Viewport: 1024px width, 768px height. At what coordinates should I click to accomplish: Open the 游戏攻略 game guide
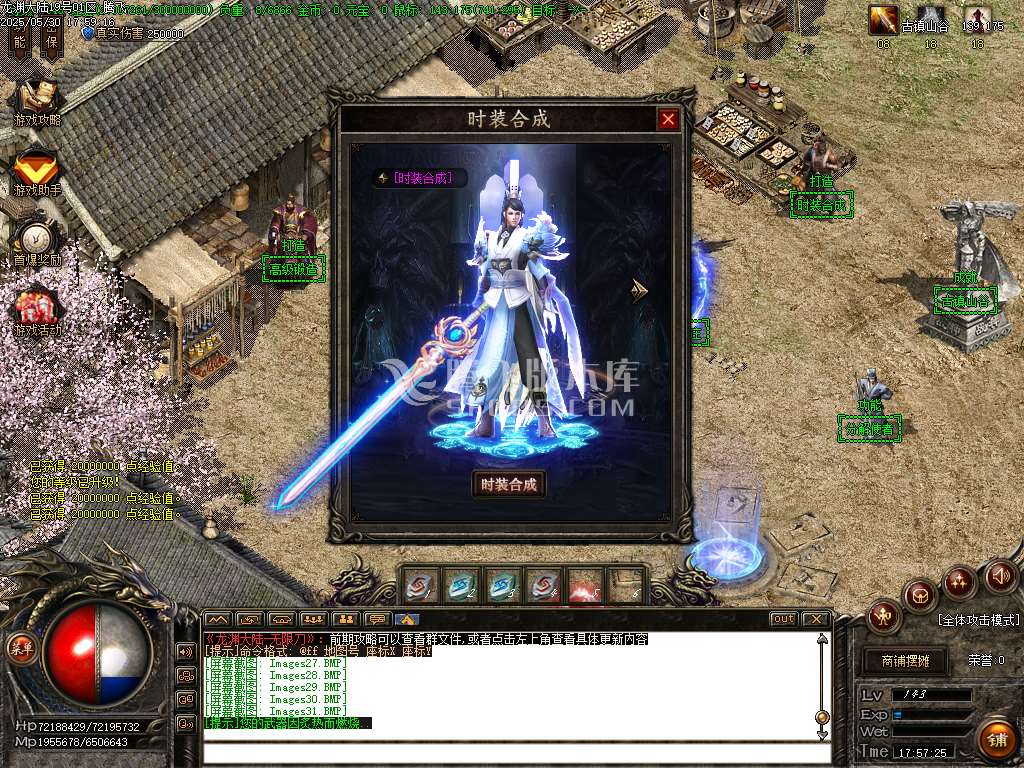click(x=37, y=101)
